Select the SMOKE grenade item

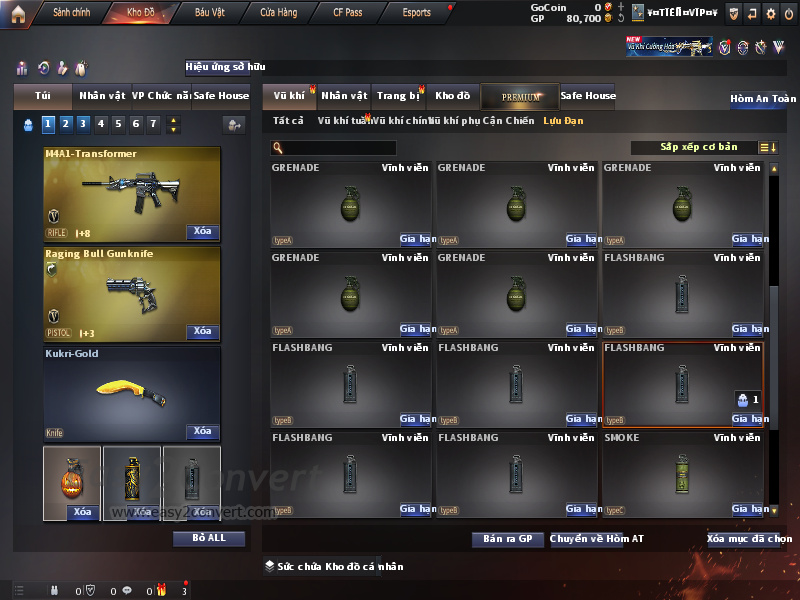(x=683, y=473)
